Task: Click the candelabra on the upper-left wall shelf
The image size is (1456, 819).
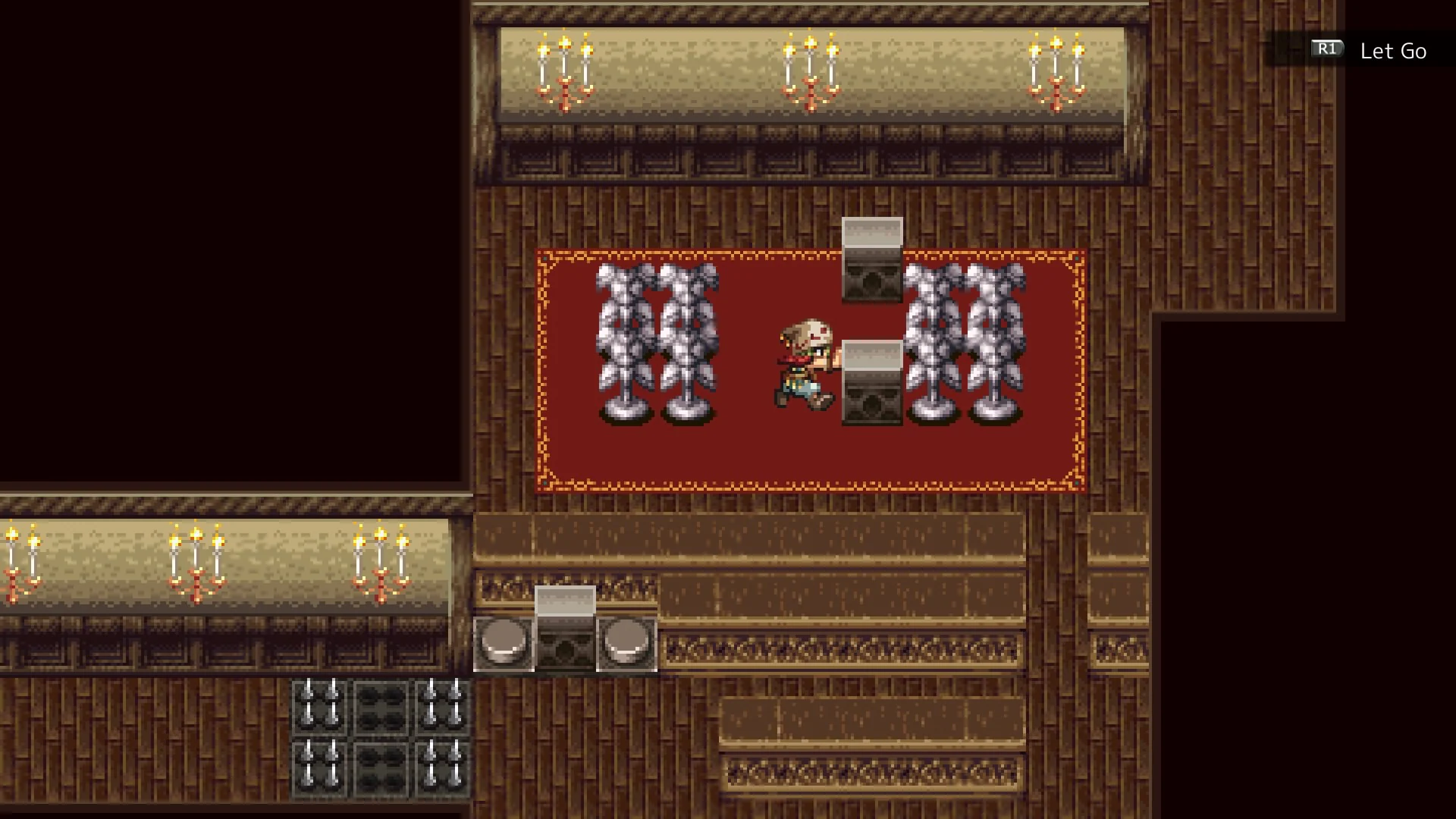Action: coord(565,68)
